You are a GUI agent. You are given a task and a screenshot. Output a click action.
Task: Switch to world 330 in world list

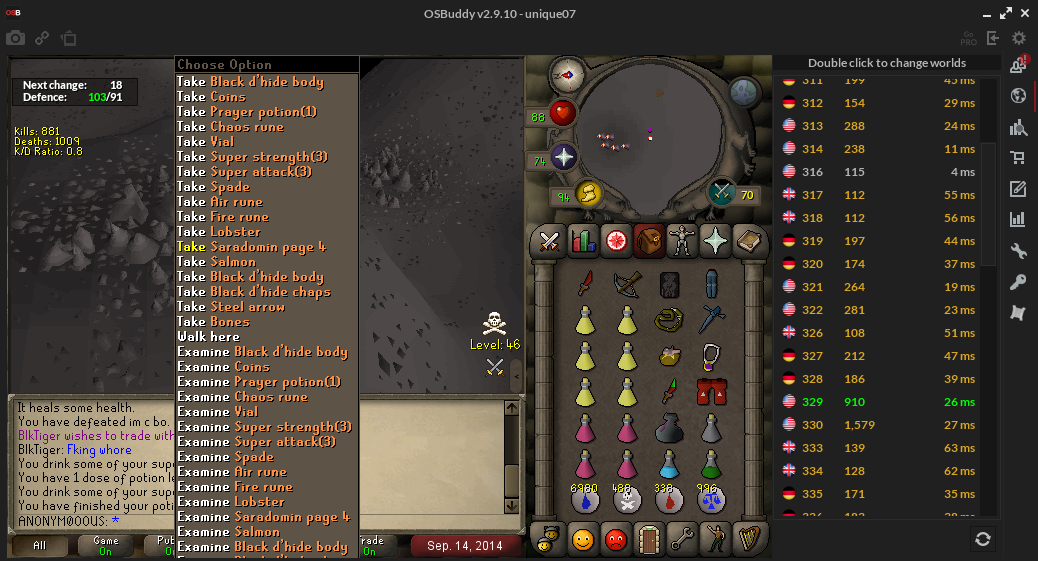880,425
